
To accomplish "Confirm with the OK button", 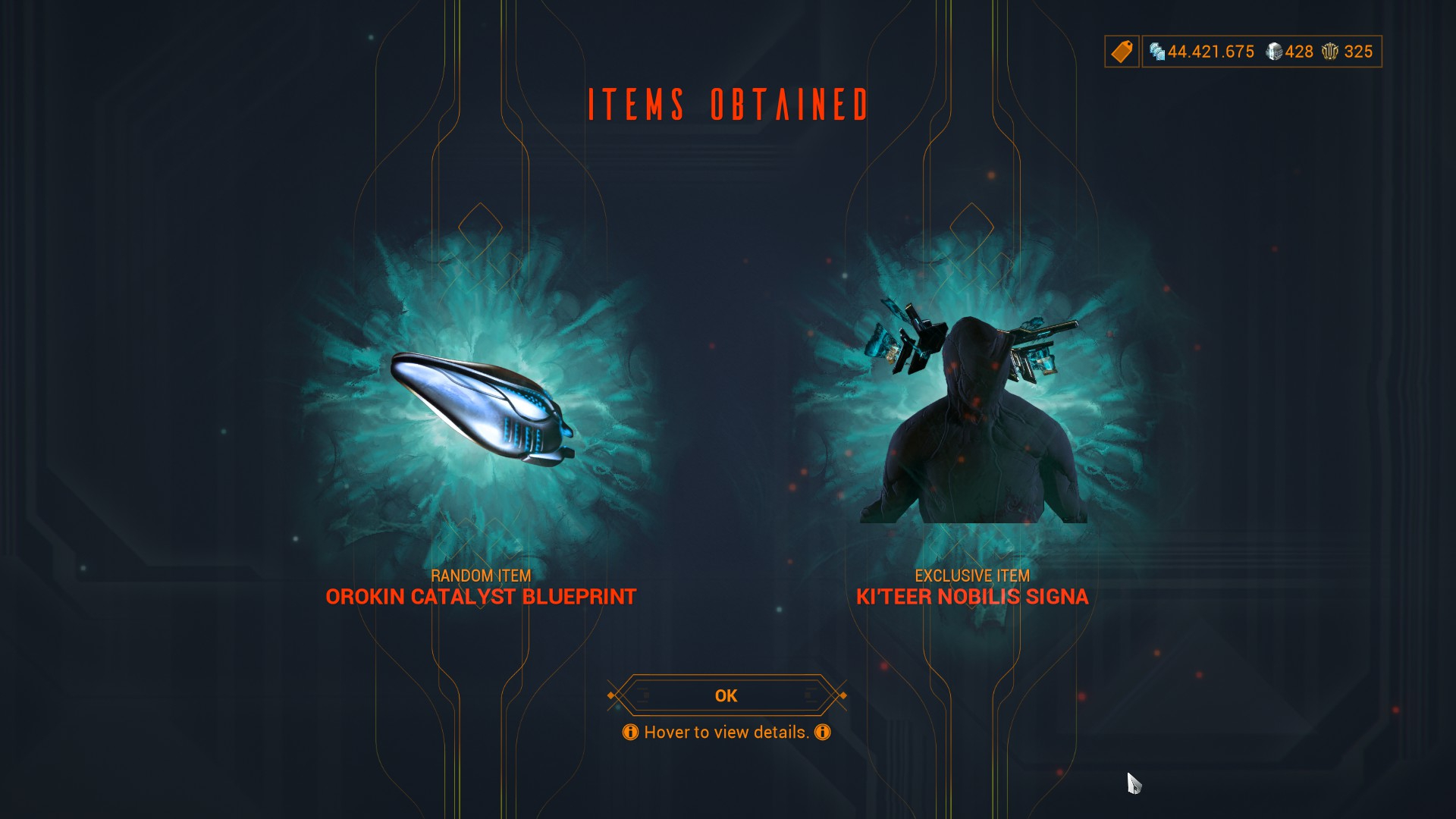I will 726,695.
